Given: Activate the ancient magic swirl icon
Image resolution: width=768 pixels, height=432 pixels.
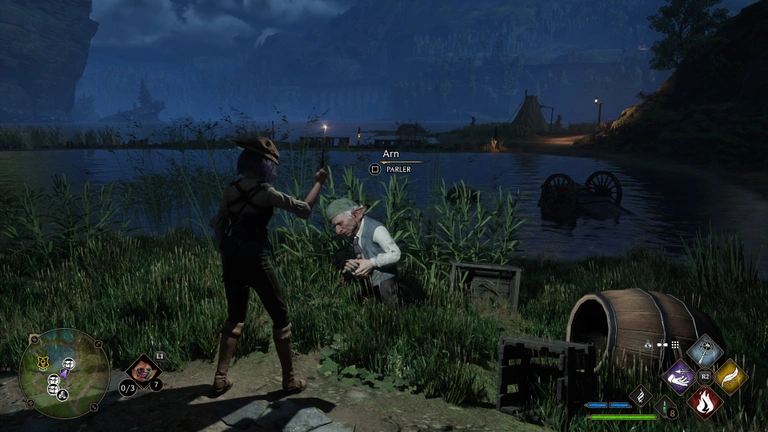Looking at the screenshot, I should [x=641, y=394].
